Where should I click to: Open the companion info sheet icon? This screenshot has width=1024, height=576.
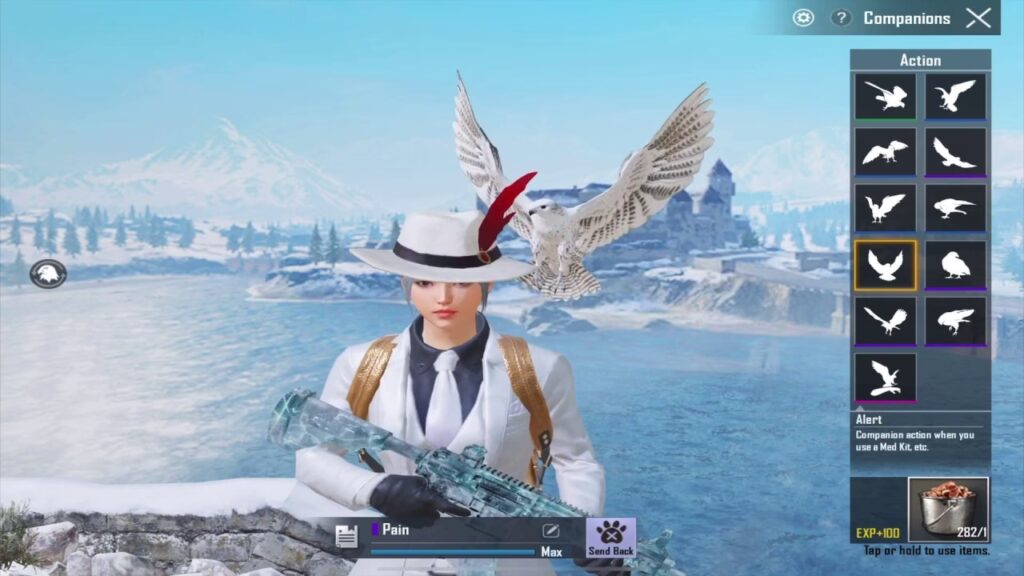347,537
